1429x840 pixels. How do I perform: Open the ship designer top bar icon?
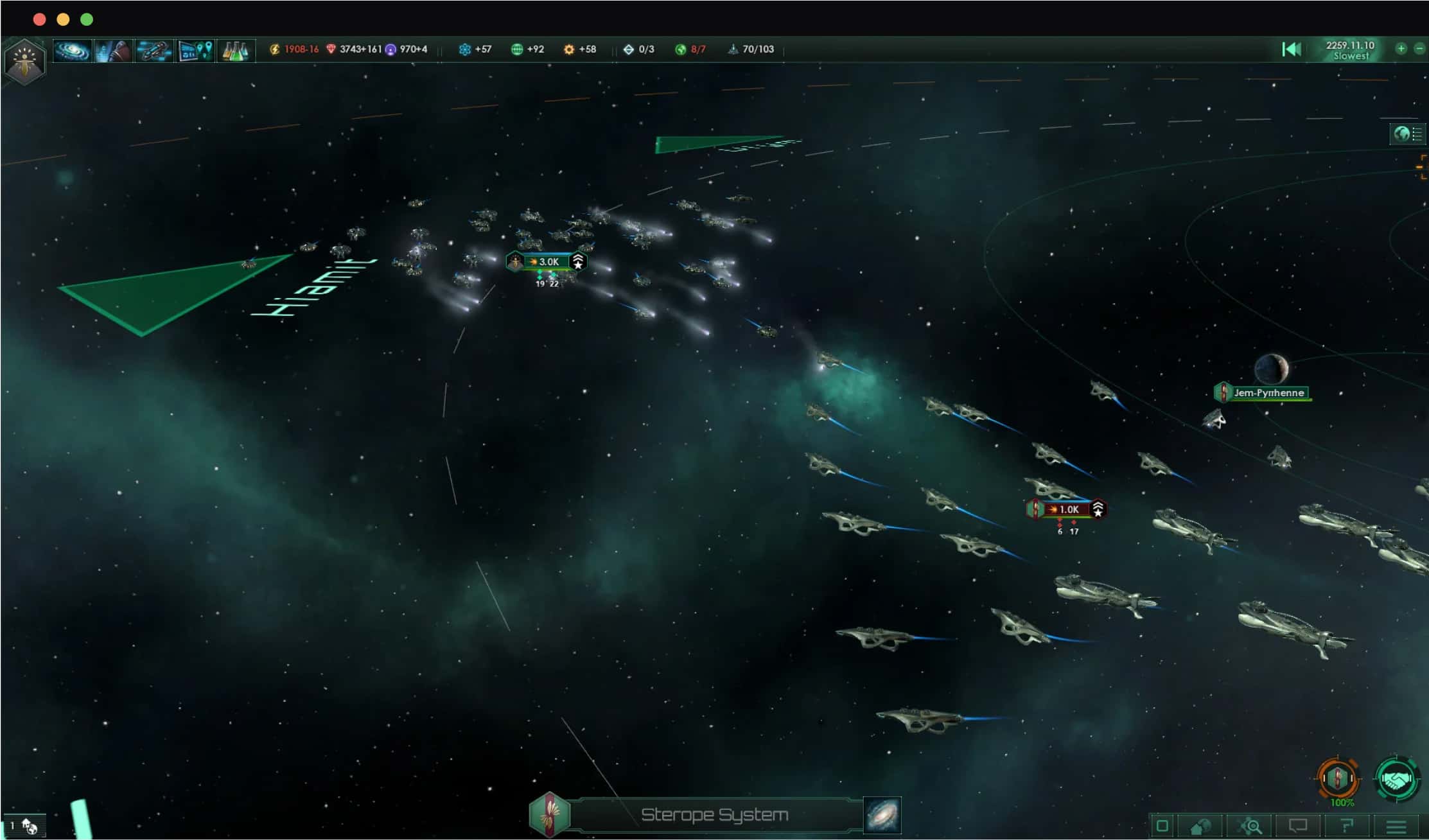(153, 50)
